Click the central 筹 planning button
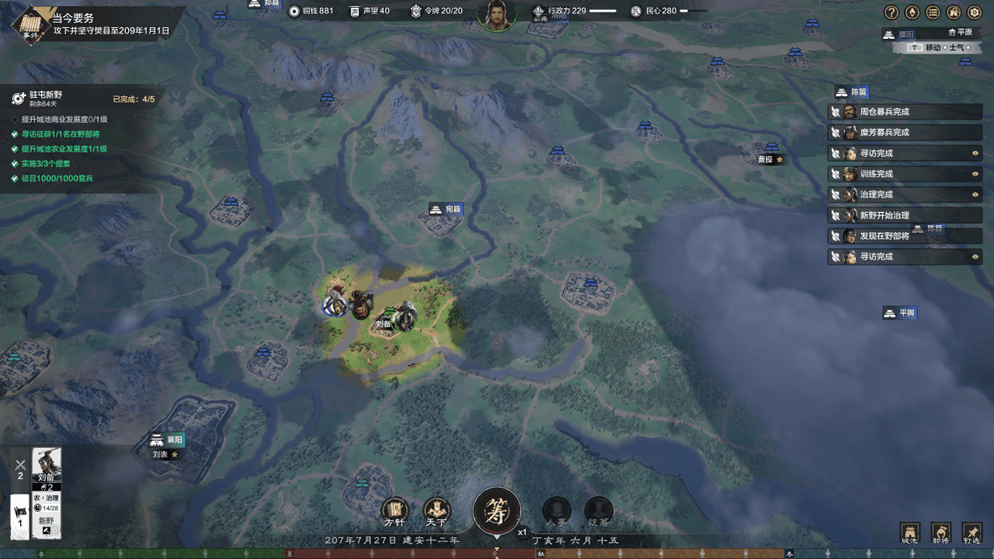The image size is (994, 559). pos(496,511)
